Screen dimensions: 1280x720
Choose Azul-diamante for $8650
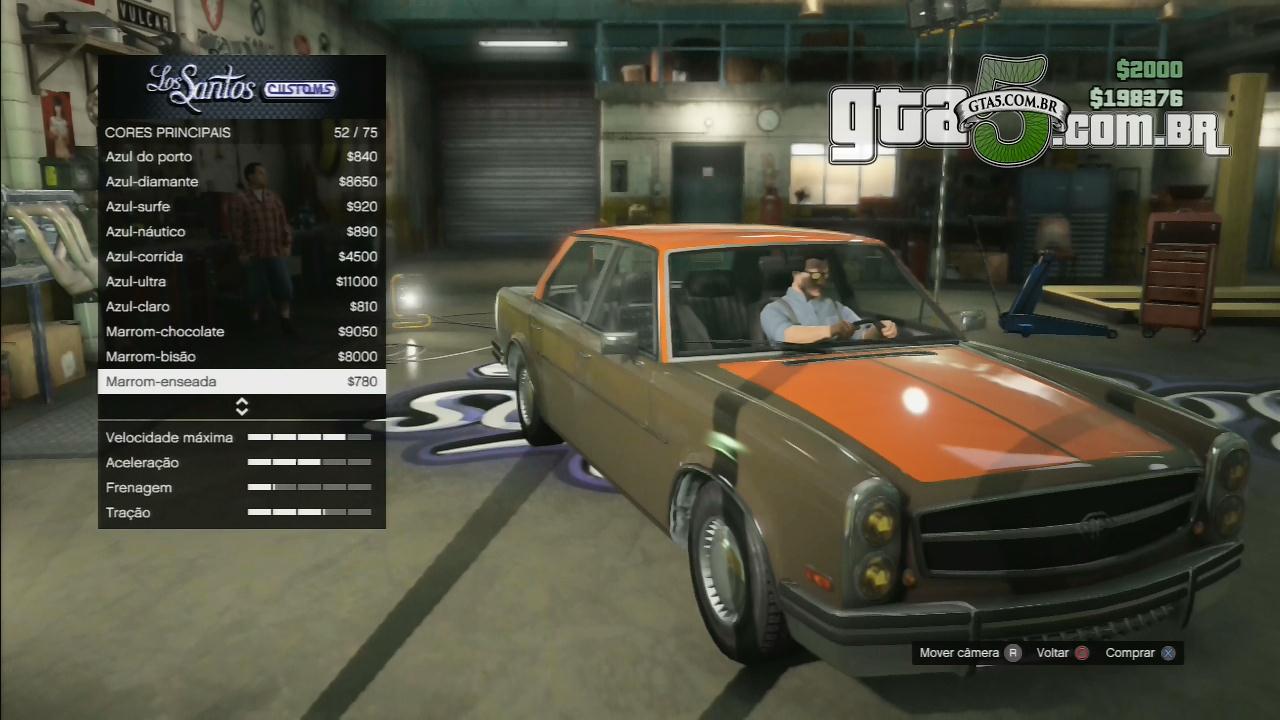pyautogui.click(x=241, y=182)
